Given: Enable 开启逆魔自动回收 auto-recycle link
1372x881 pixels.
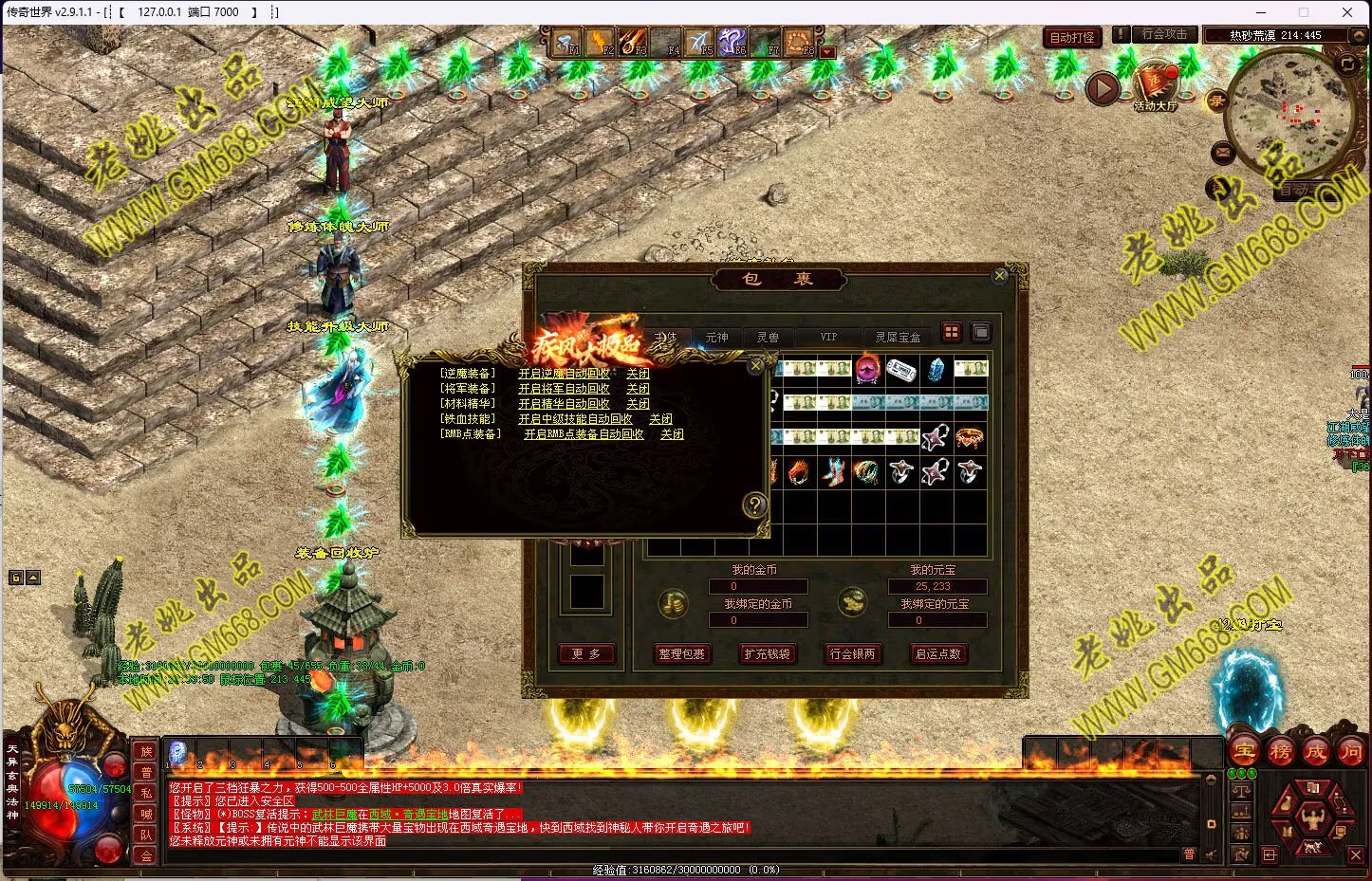Looking at the screenshot, I should [x=564, y=374].
